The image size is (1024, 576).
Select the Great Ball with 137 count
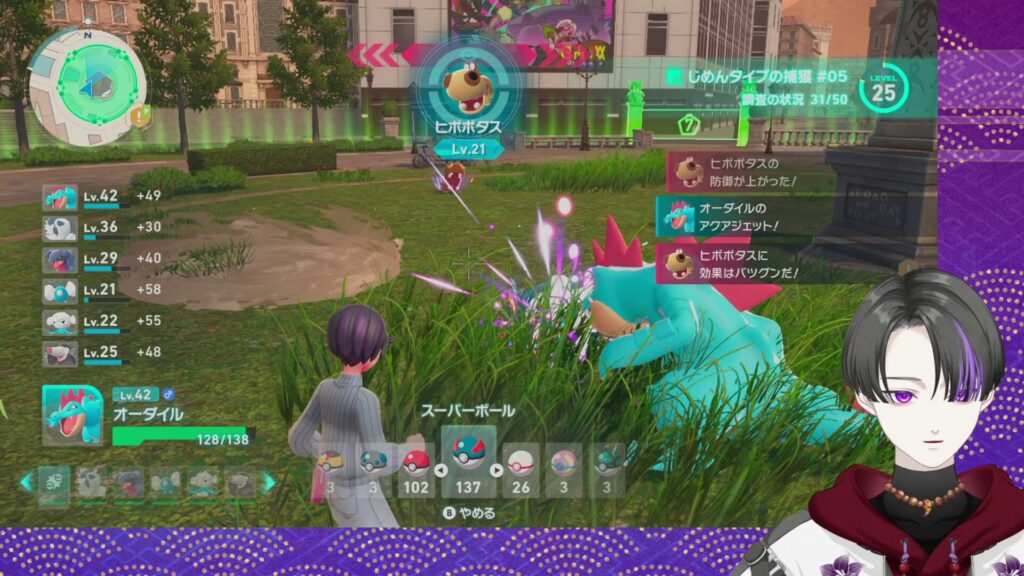click(467, 463)
